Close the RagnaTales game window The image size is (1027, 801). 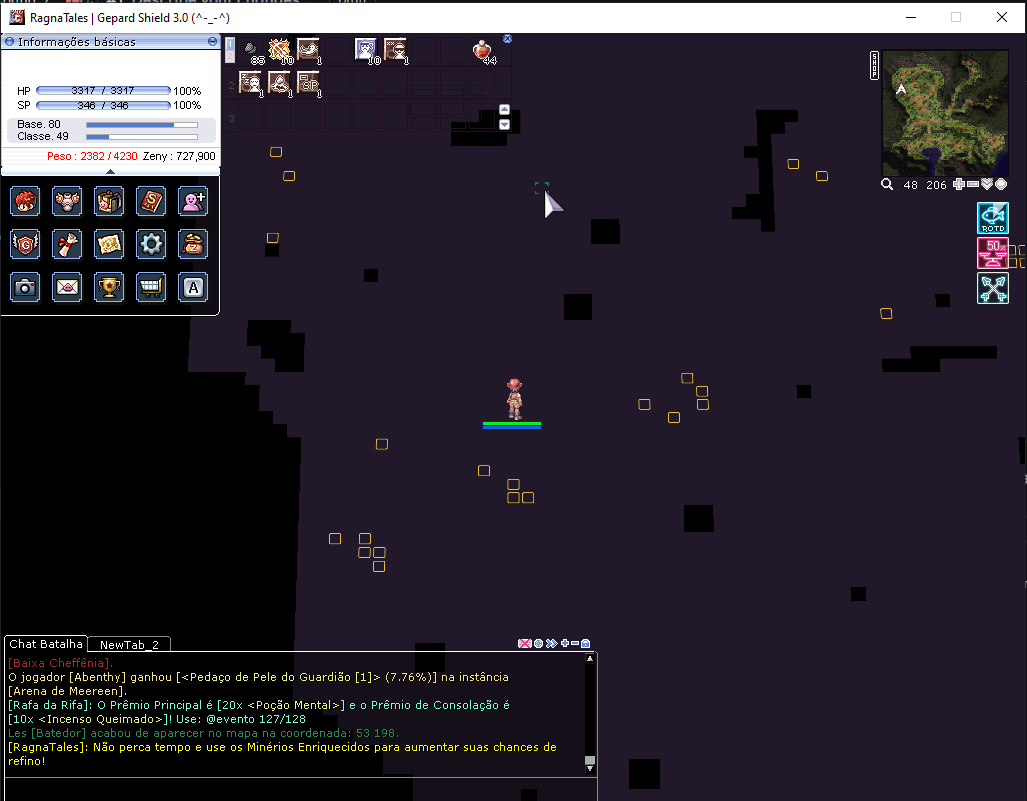1002,17
